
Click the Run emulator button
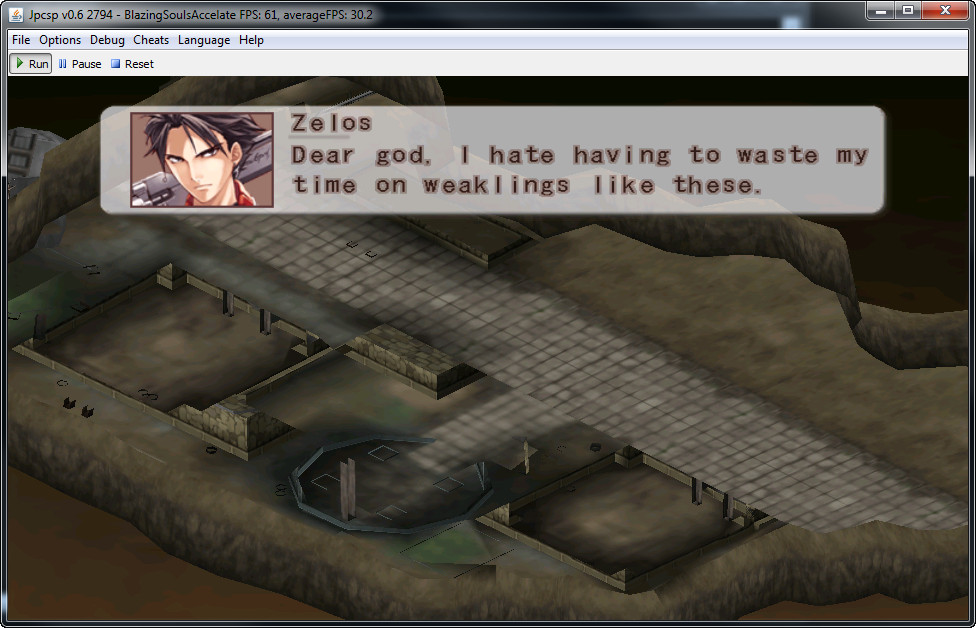pyautogui.click(x=31, y=64)
